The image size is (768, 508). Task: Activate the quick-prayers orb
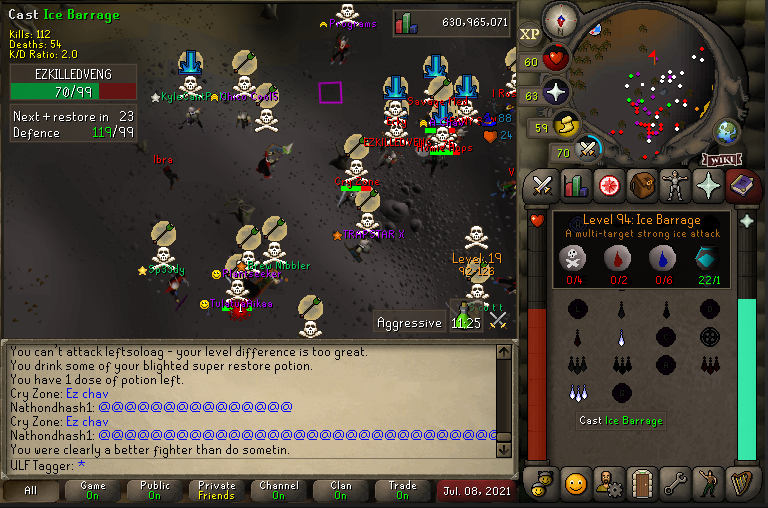[x=556, y=93]
